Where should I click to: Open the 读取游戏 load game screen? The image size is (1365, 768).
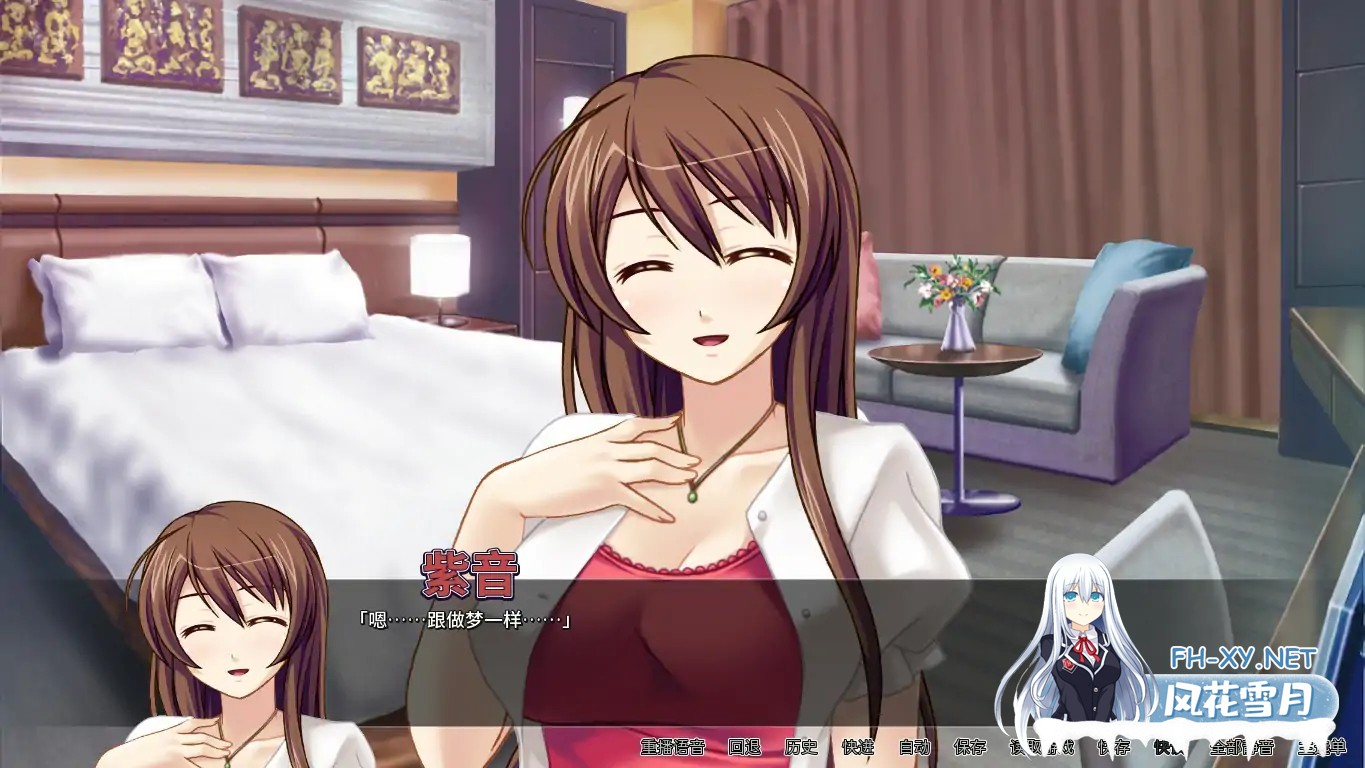pyautogui.click(x=1041, y=747)
